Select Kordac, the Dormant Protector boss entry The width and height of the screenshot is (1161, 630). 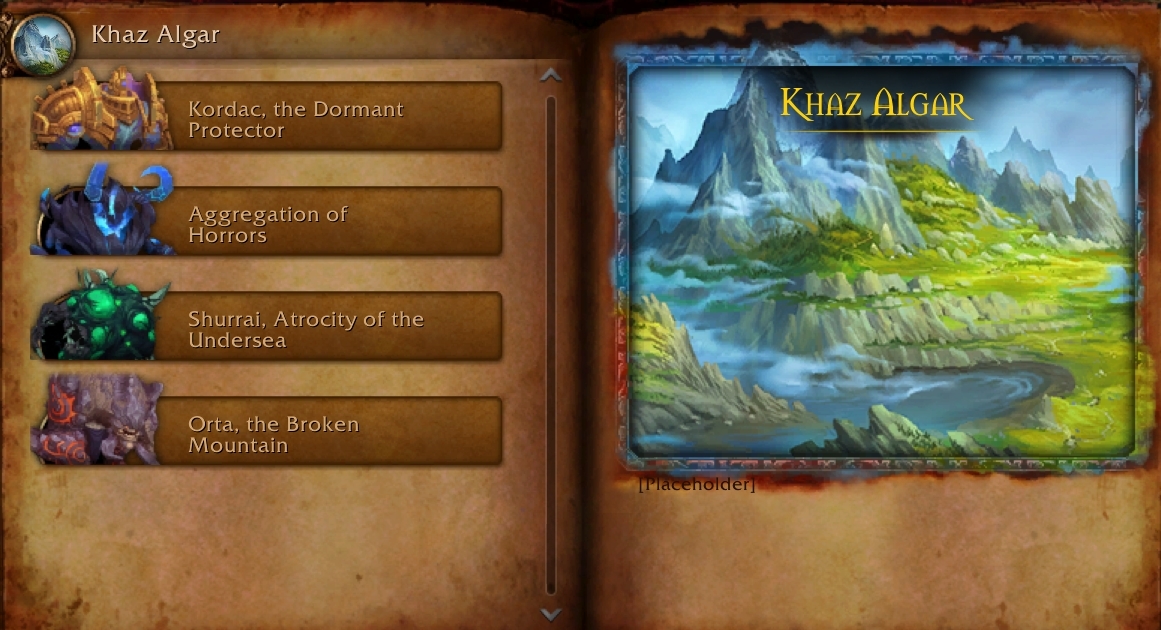(x=296, y=119)
